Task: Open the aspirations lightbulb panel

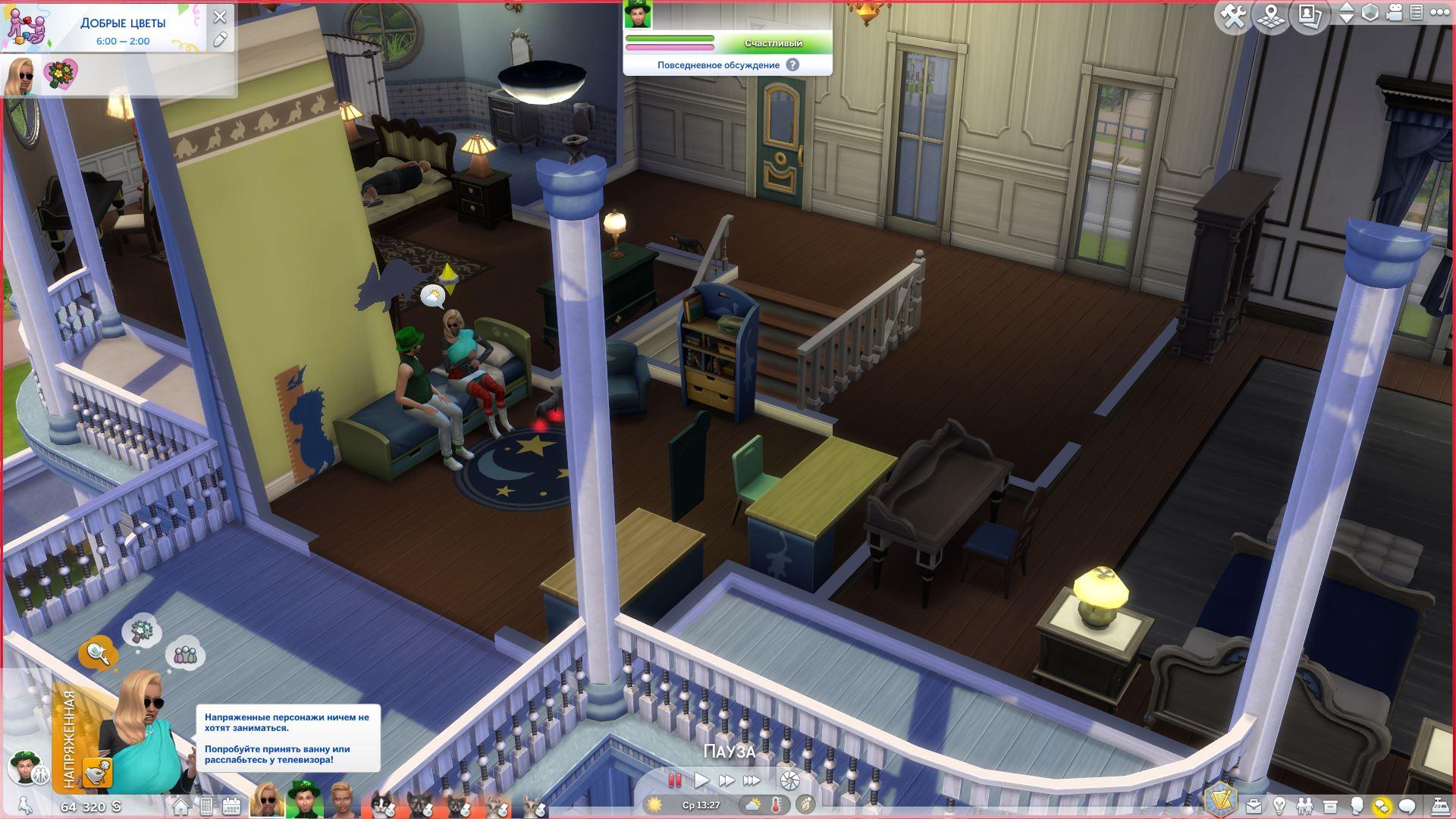Action: pyautogui.click(x=1279, y=805)
